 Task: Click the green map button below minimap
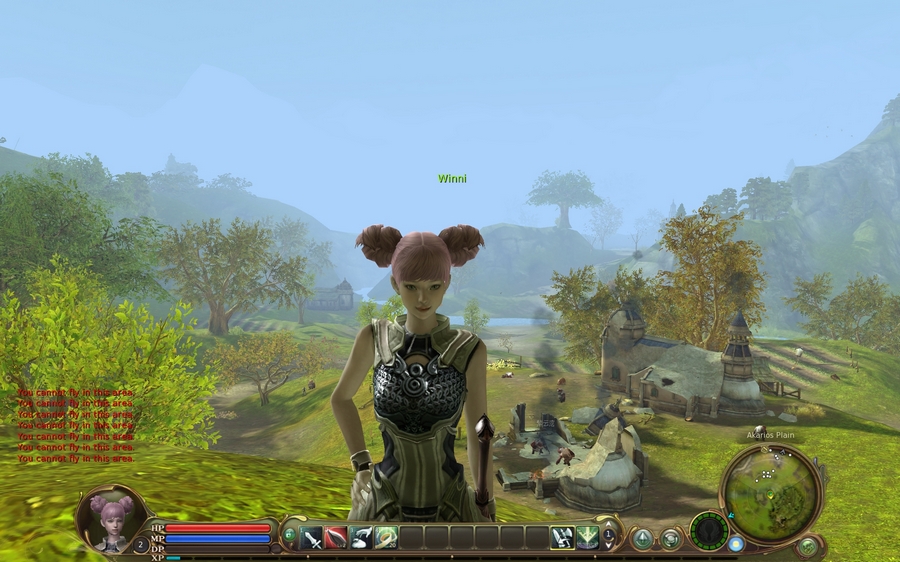[808, 547]
